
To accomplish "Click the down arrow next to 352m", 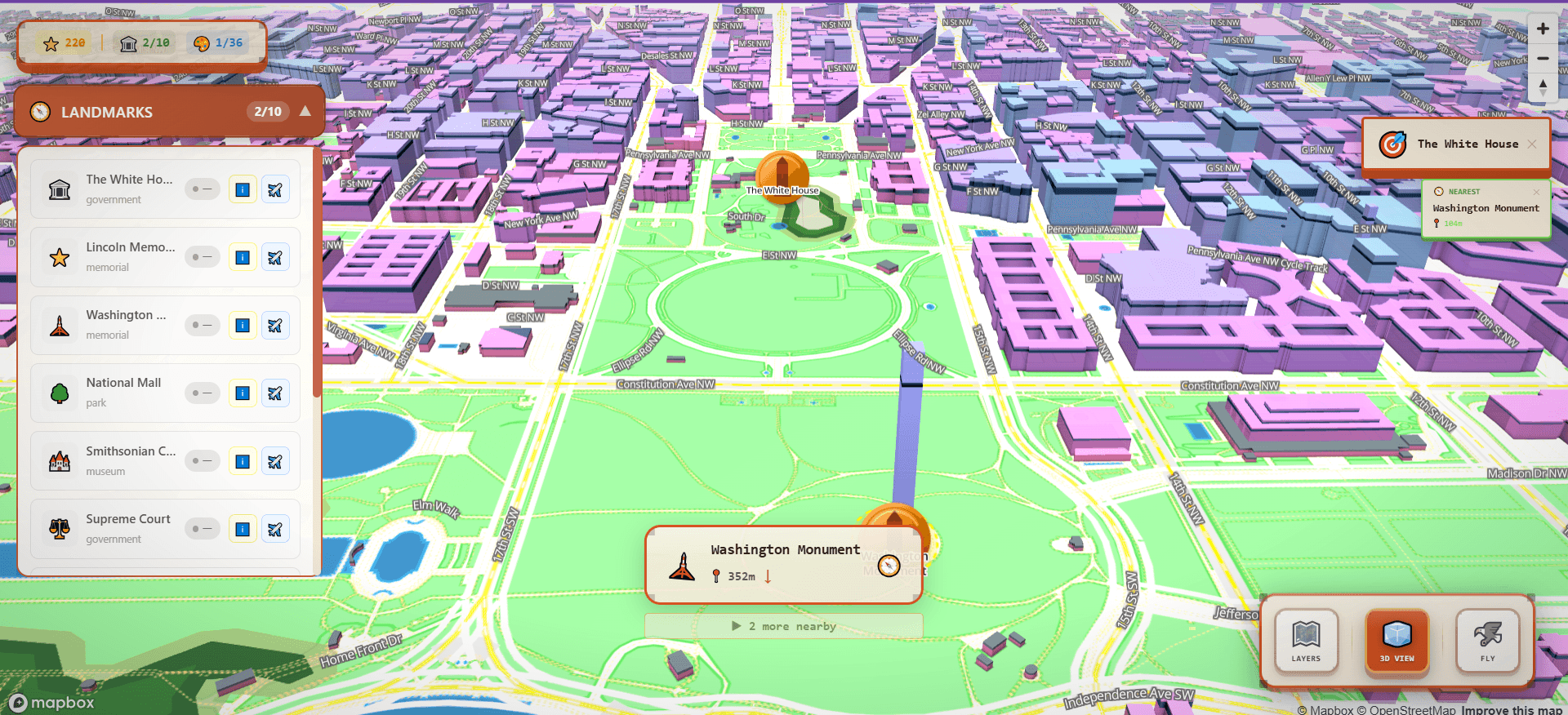I will 767,575.
